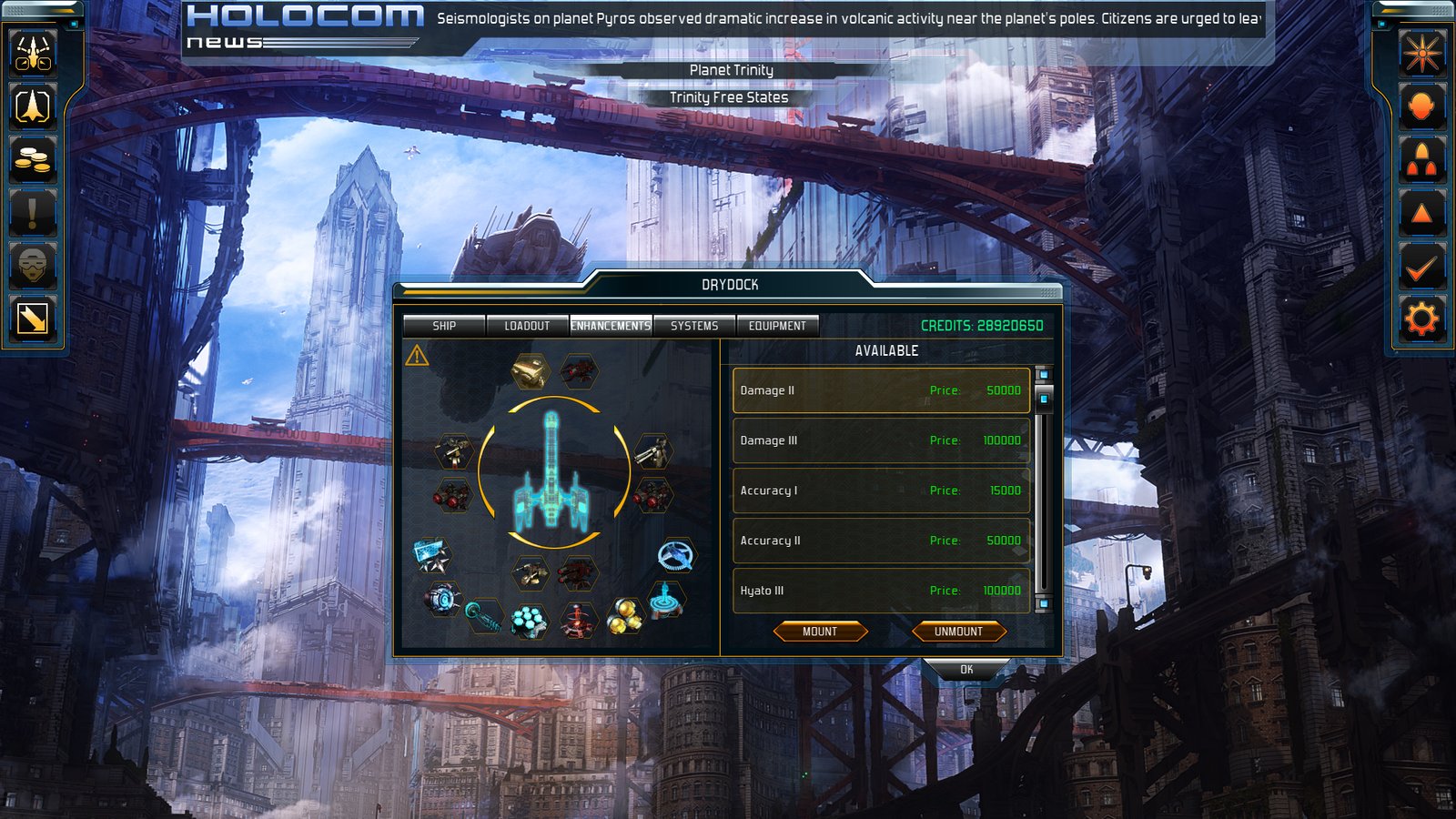Viewport: 1456px width, 819px height.
Task: Select Accuracy I in the available list
Action: [x=881, y=490]
